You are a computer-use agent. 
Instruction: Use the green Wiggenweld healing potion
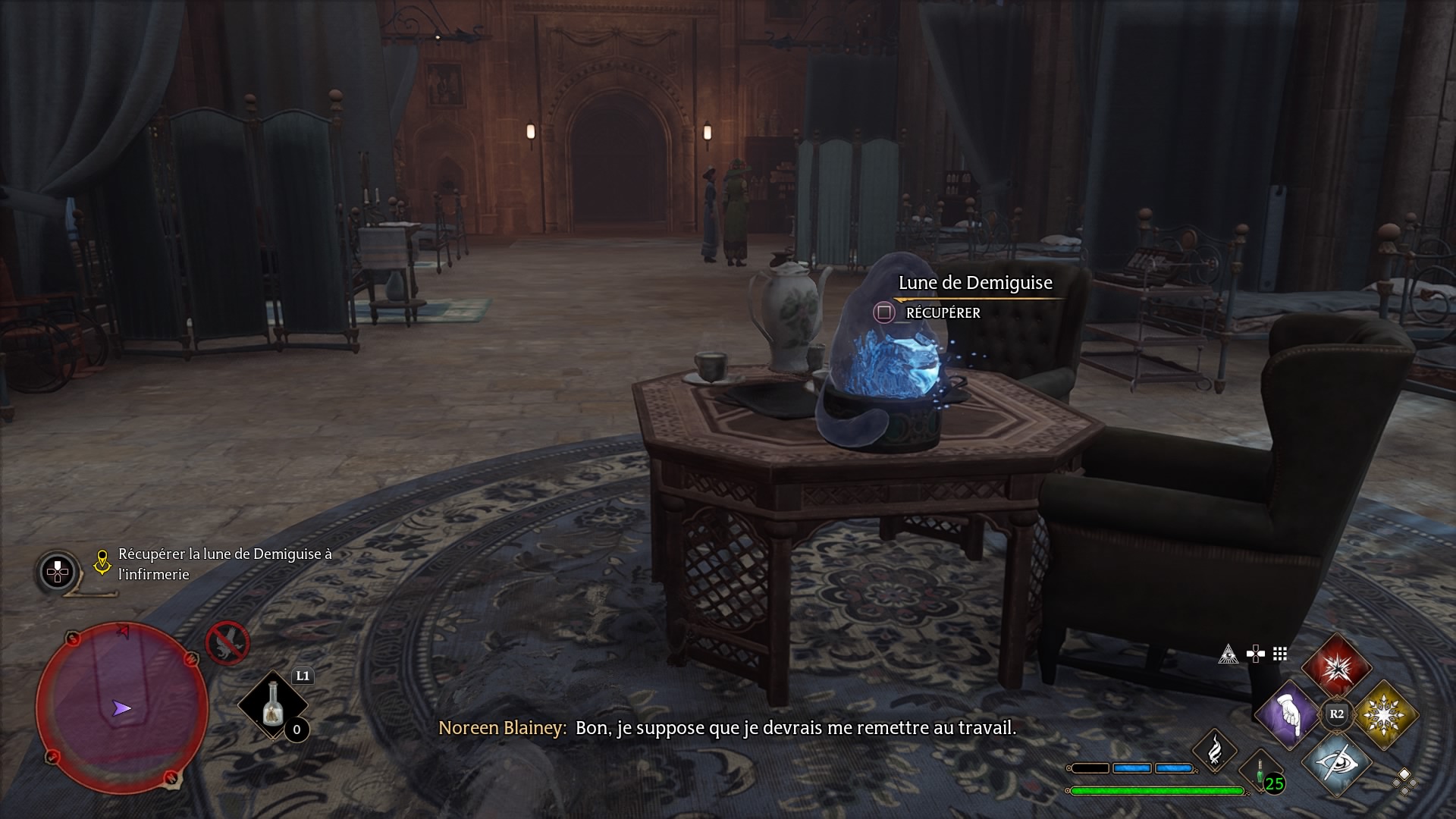[1261, 771]
